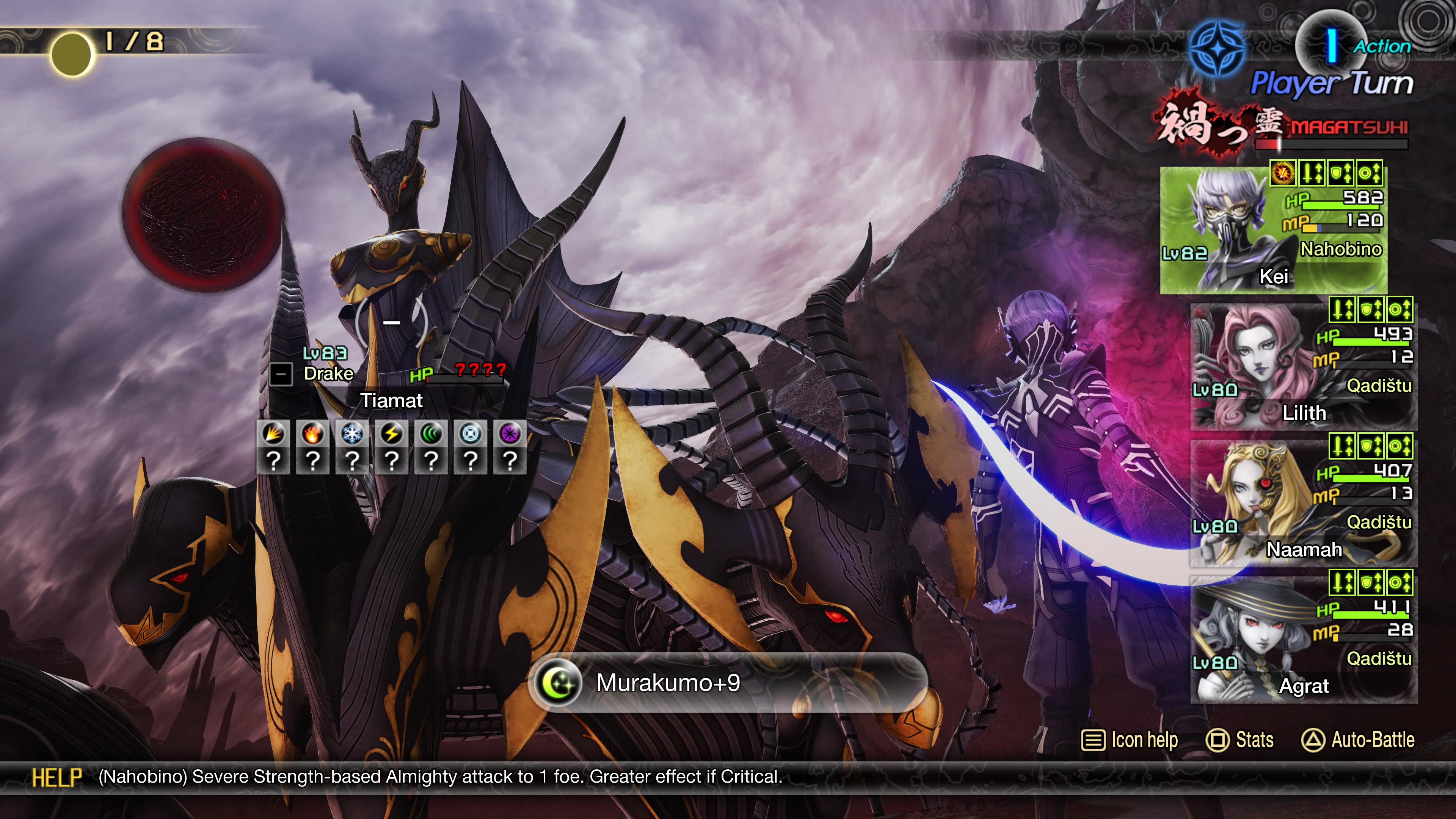
Task: Click Tiamat's light affinity icon
Action: tap(470, 434)
